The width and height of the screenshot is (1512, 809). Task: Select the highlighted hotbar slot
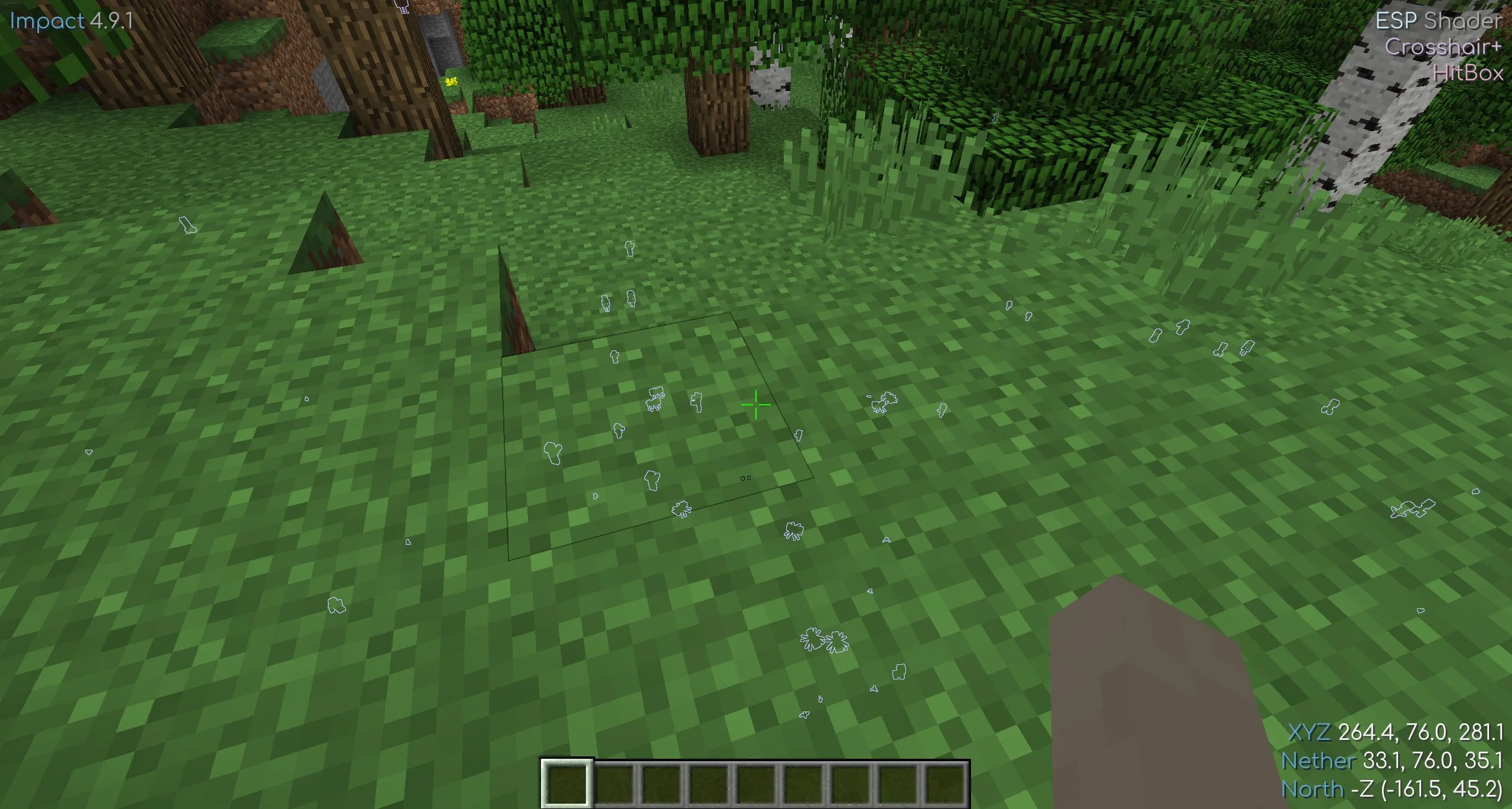[566, 782]
